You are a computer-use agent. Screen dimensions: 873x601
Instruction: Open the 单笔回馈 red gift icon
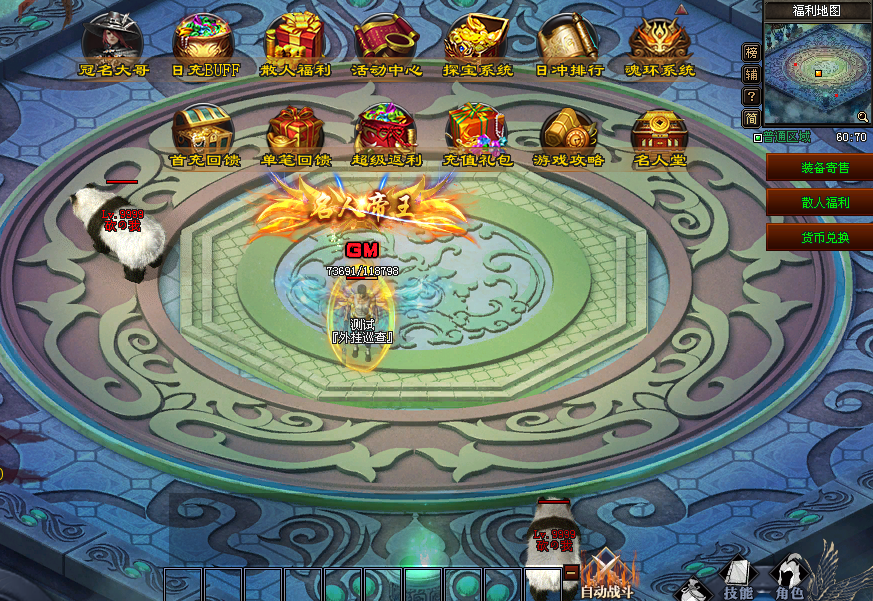click(x=296, y=132)
